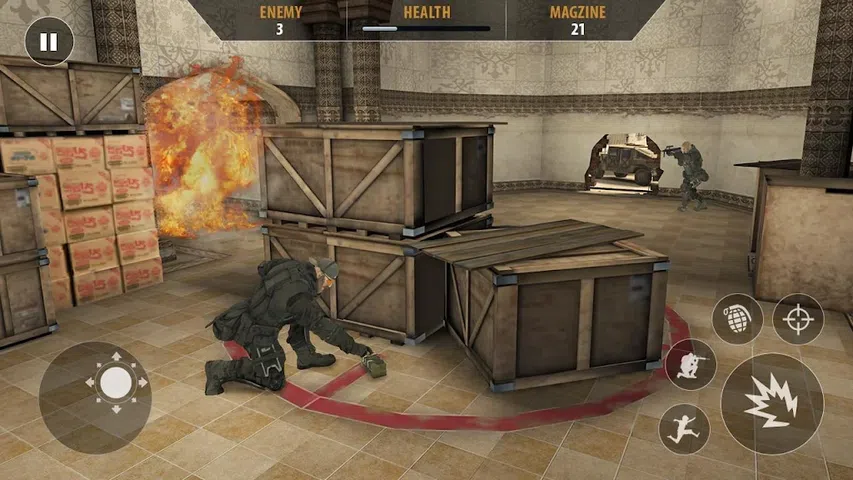Image resolution: width=853 pixels, height=480 pixels.
Task: Tap the movement joystick center
Action: click(x=116, y=382)
